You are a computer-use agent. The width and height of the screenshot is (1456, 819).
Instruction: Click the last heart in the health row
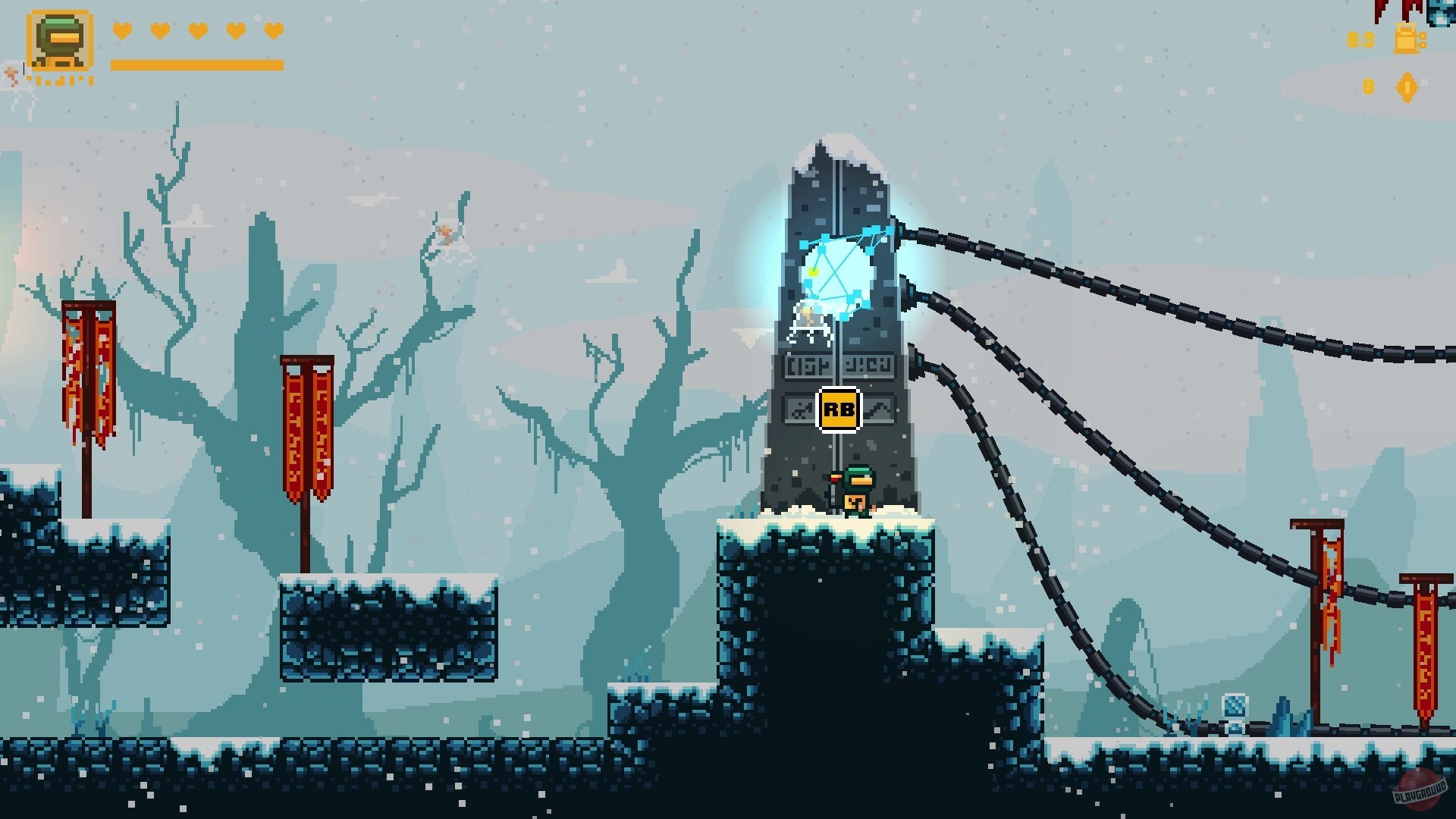(x=274, y=32)
